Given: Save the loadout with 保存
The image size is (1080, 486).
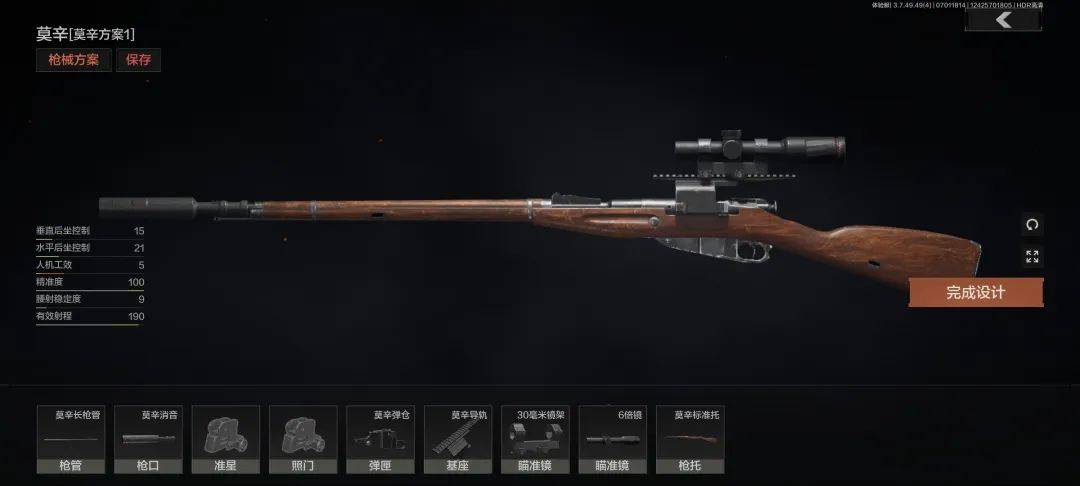Looking at the screenshot, I should tap(139, 60).
